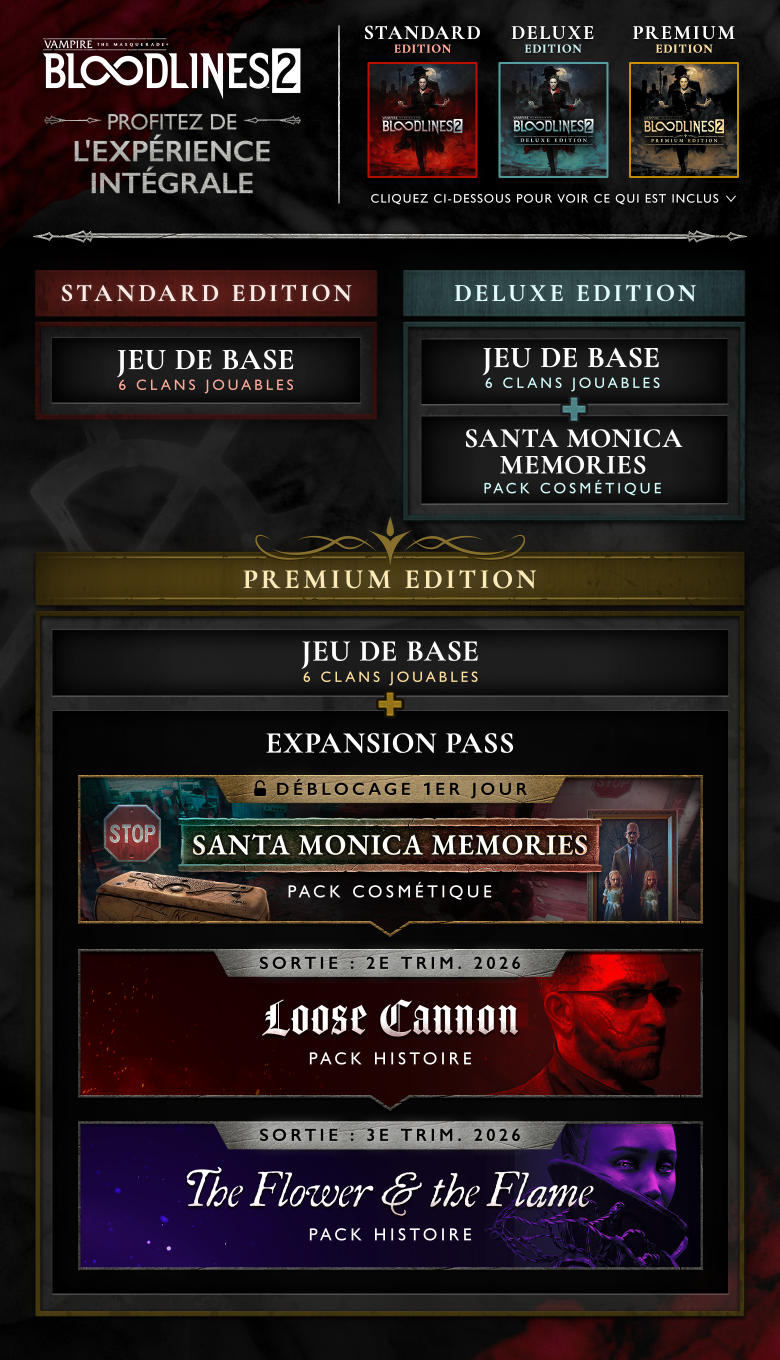Open The Flower & the Flame banner

click(x=390, y=1196)
